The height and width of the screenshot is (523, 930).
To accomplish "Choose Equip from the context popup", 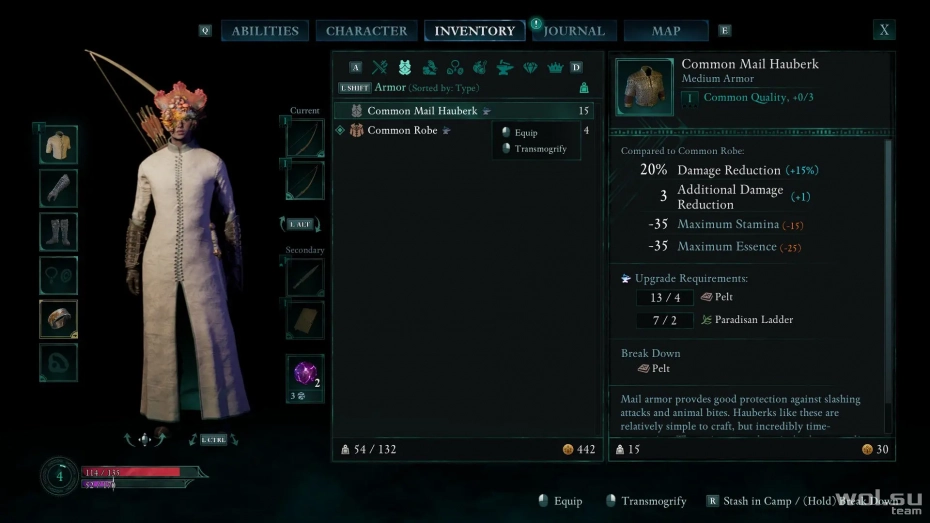I will click(x=526, y=132).
